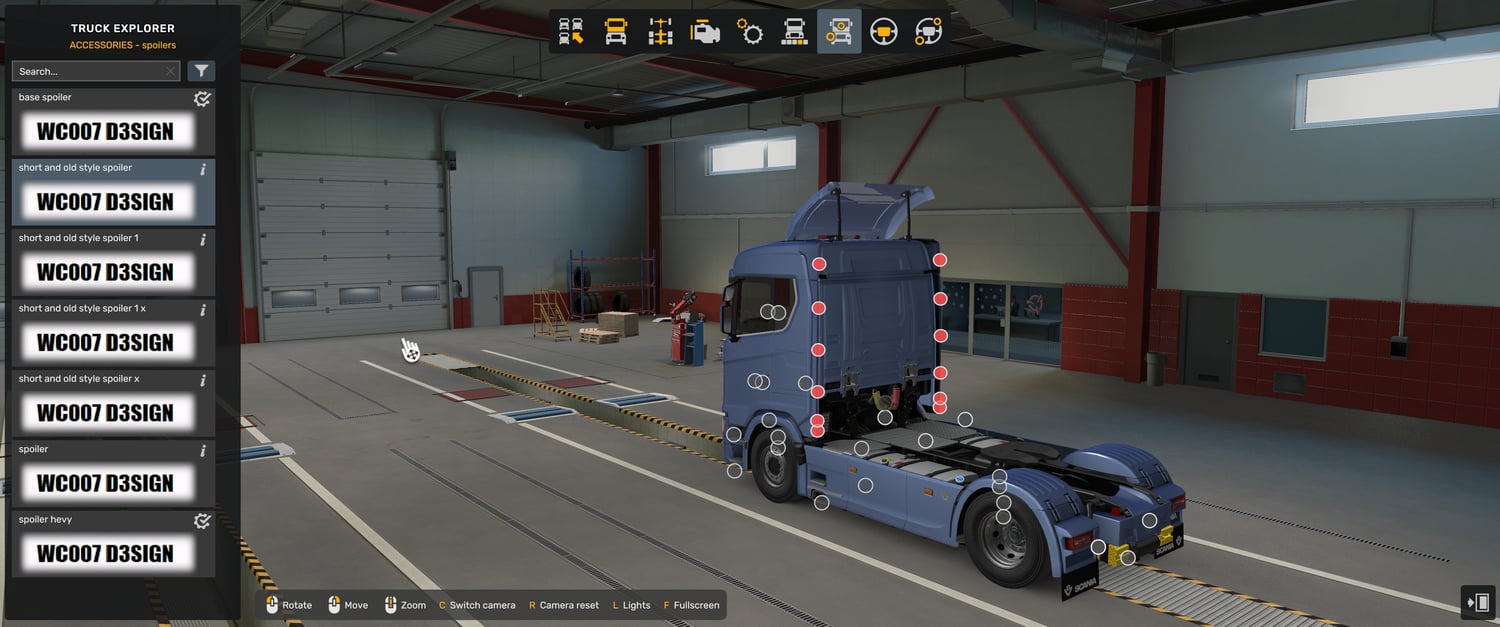Open the steering wheel interior category
Image resolution: width=1500 pixels, height=627 pixels.
(x=883, y=32)
